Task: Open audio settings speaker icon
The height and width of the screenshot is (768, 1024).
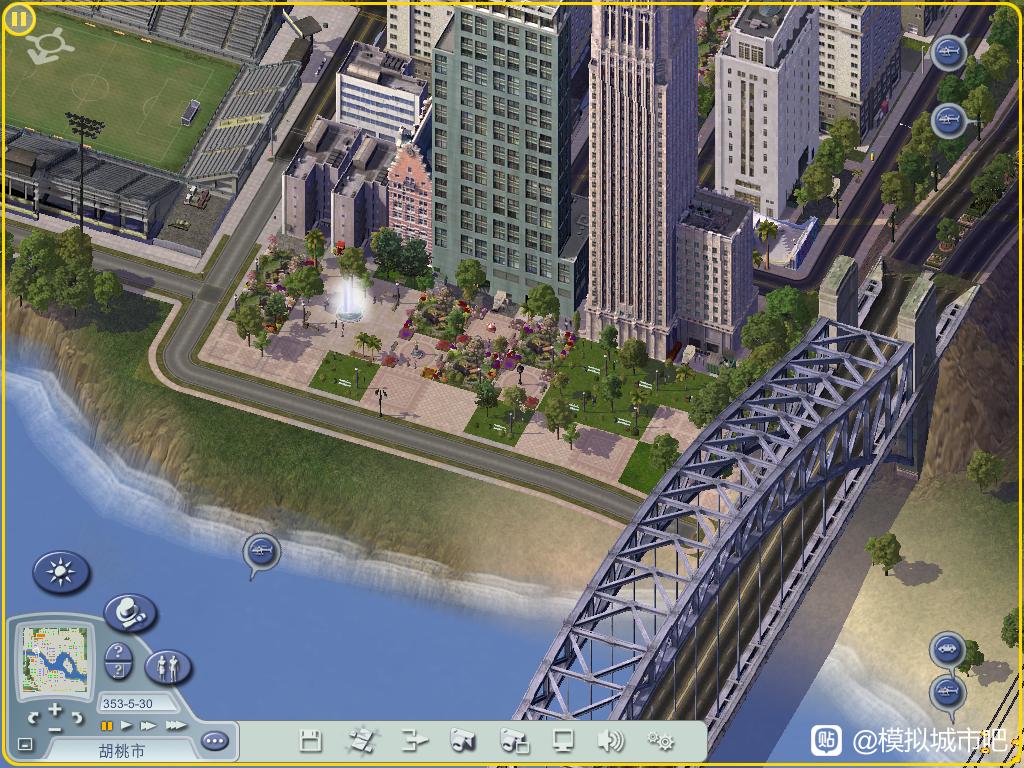Action: (x=610, y=741)
